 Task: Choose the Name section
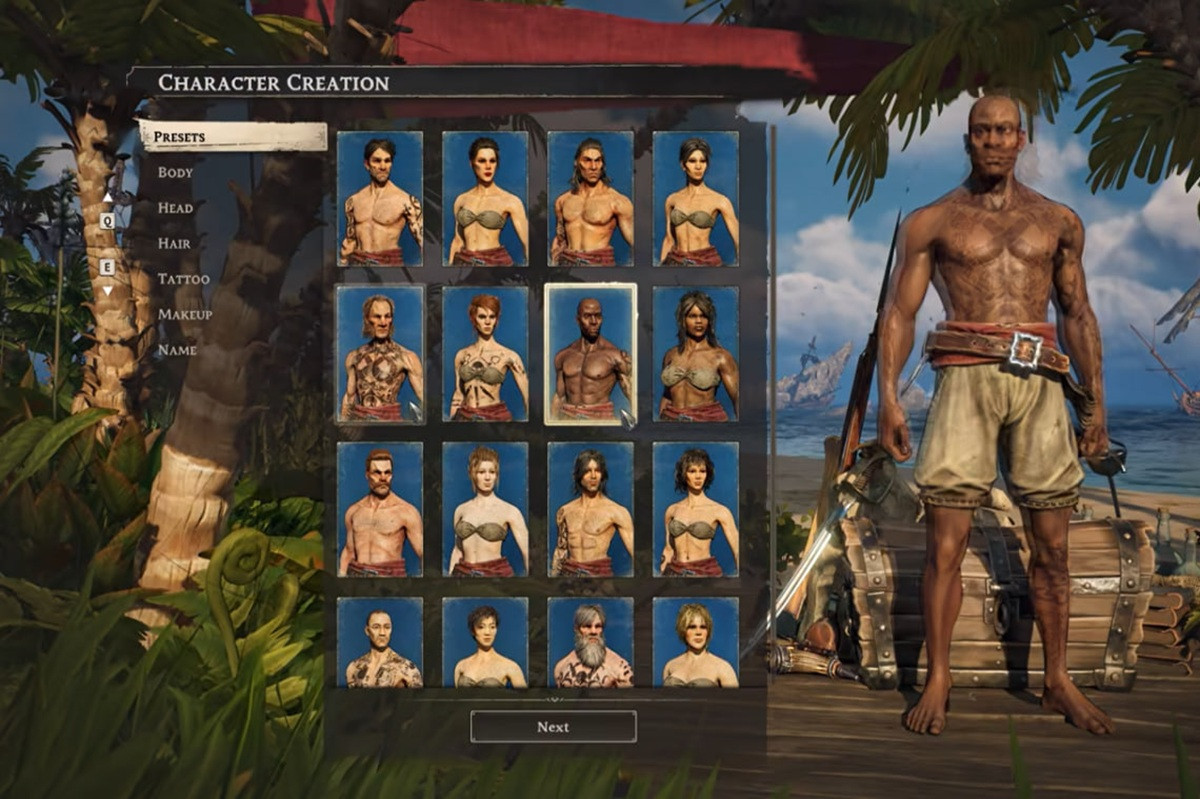(177, 351)
